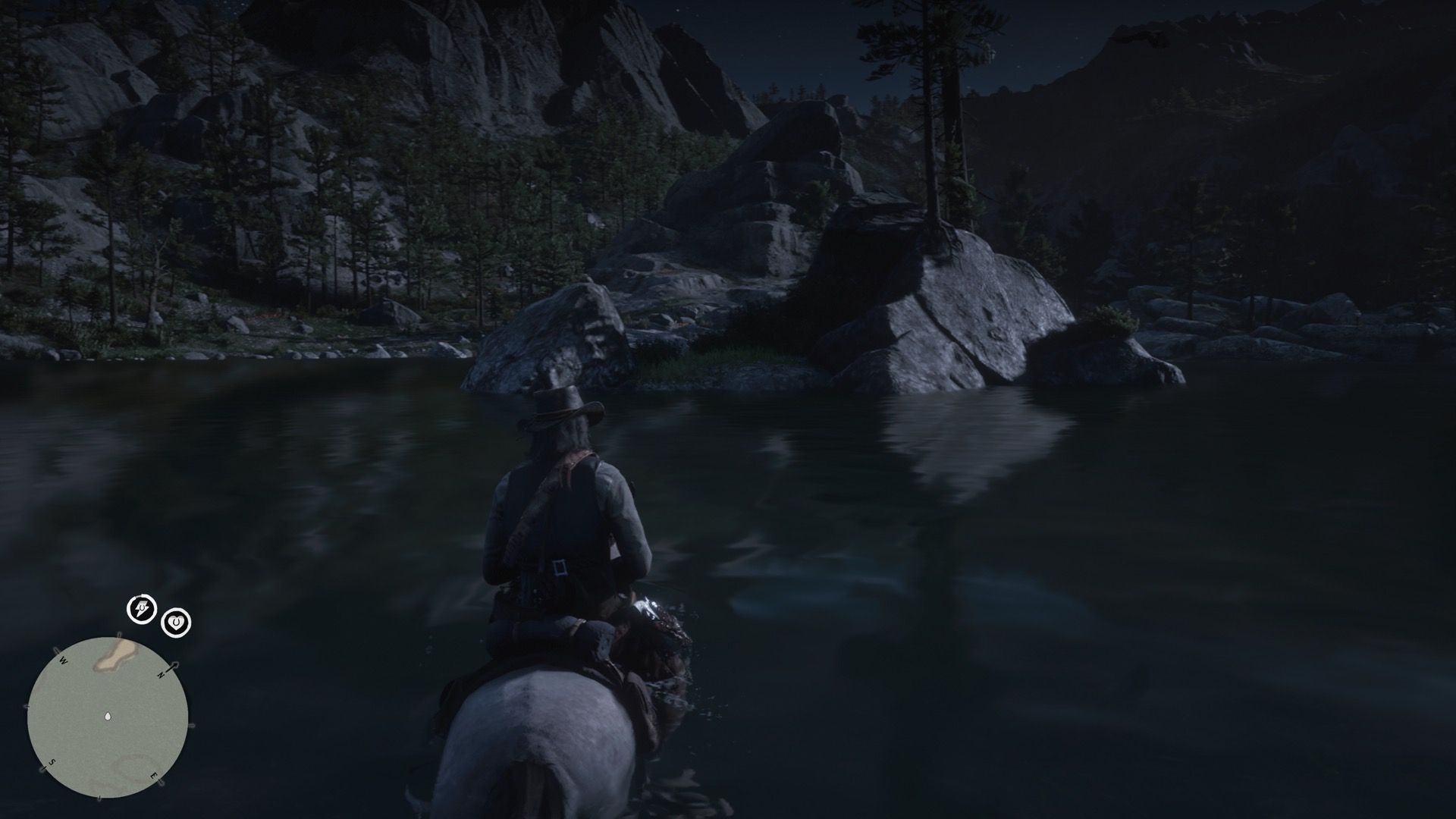Click the white player marker on the minimap
Screen dimensions: 1456x819
tap(108, 716)
